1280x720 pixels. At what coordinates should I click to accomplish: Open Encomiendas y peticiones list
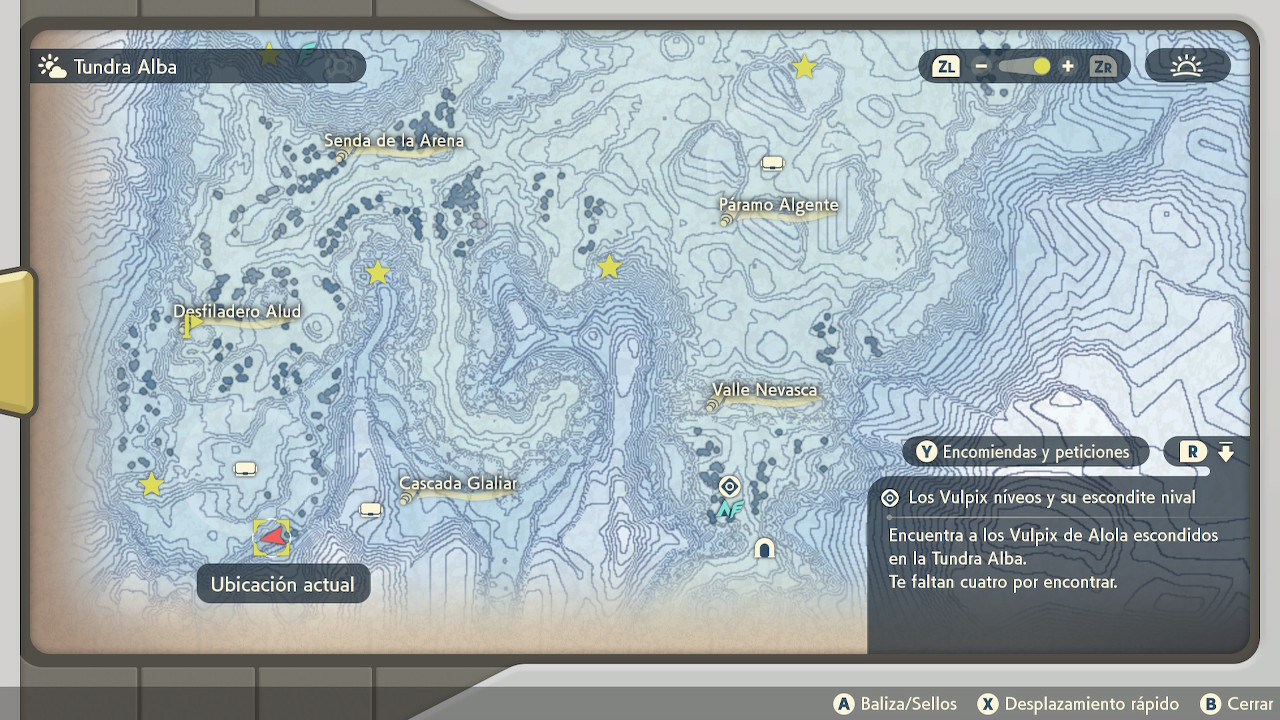point(1024,452)
